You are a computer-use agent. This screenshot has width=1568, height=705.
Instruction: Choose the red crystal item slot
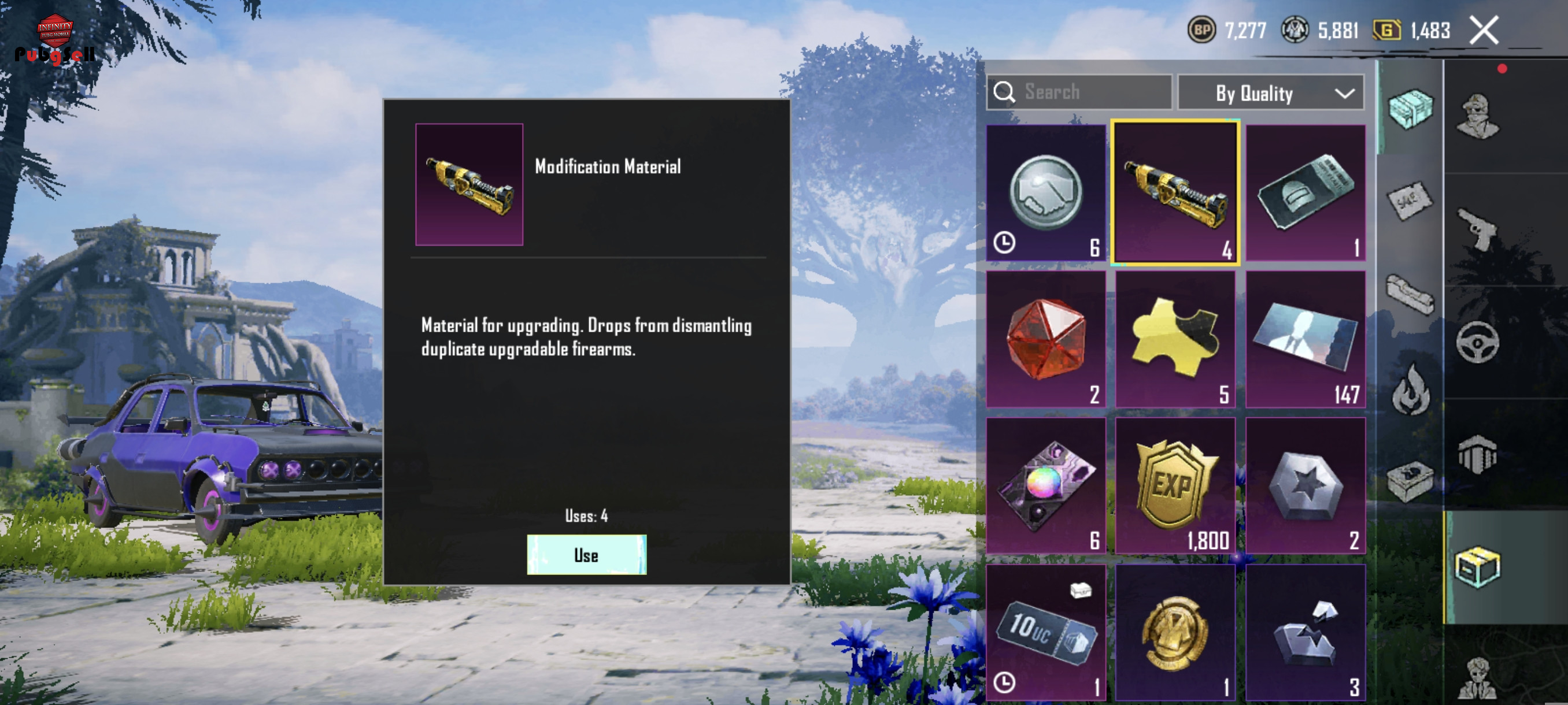pos(1046,339)
